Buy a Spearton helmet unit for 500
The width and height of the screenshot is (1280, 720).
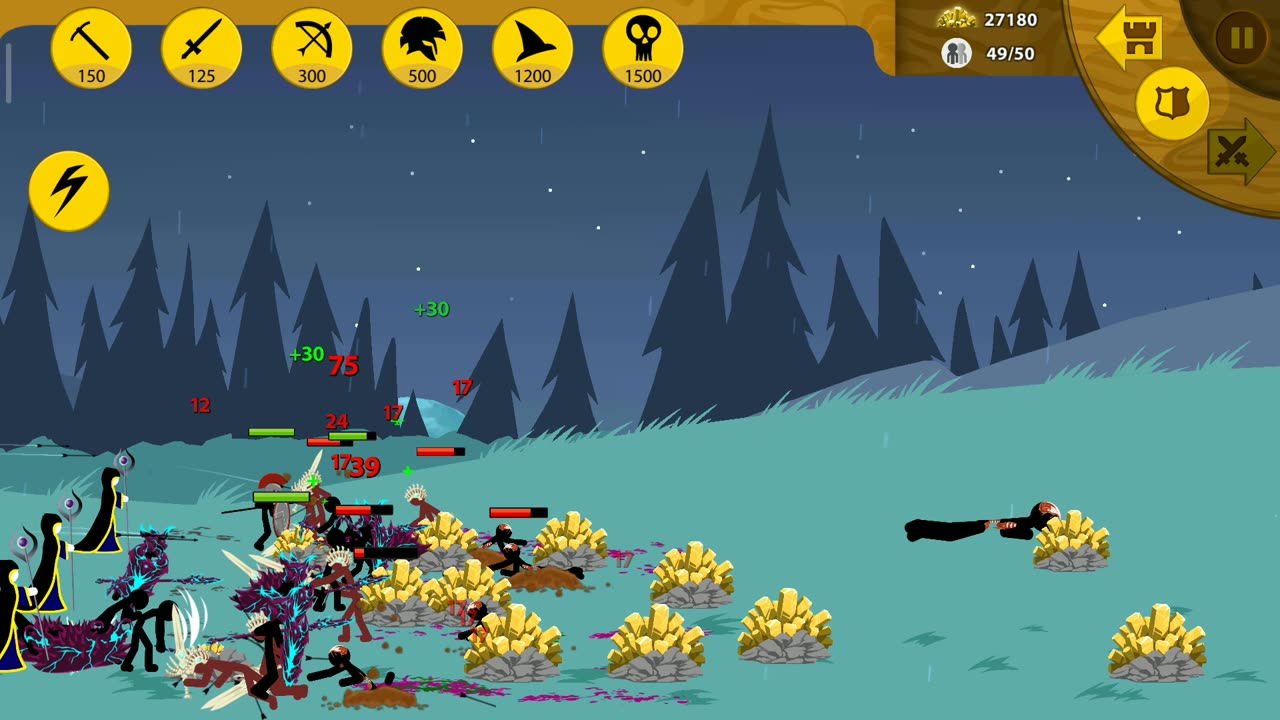click(422, 48)
